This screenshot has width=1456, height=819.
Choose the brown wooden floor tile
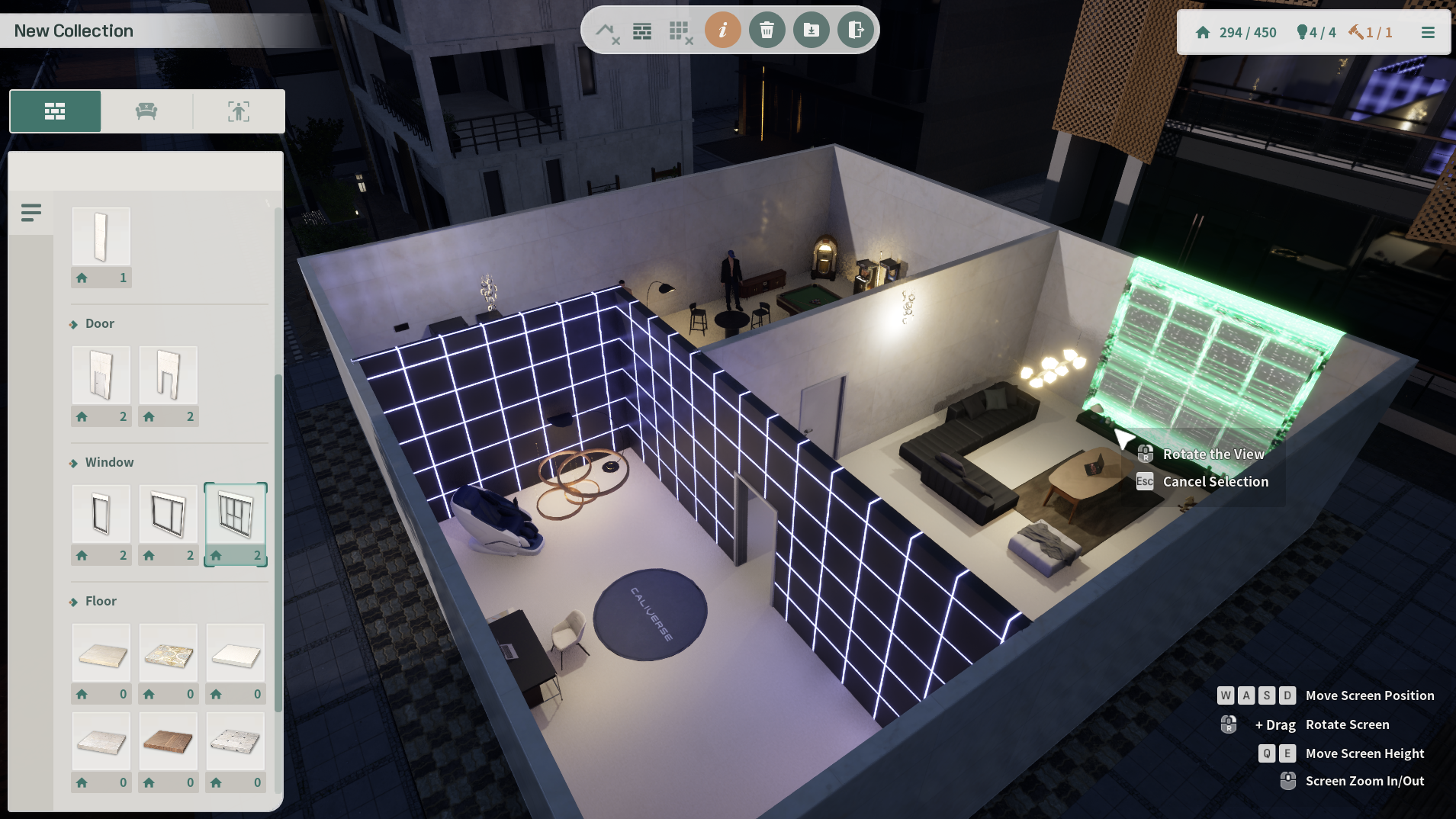[x=169, y=741]
